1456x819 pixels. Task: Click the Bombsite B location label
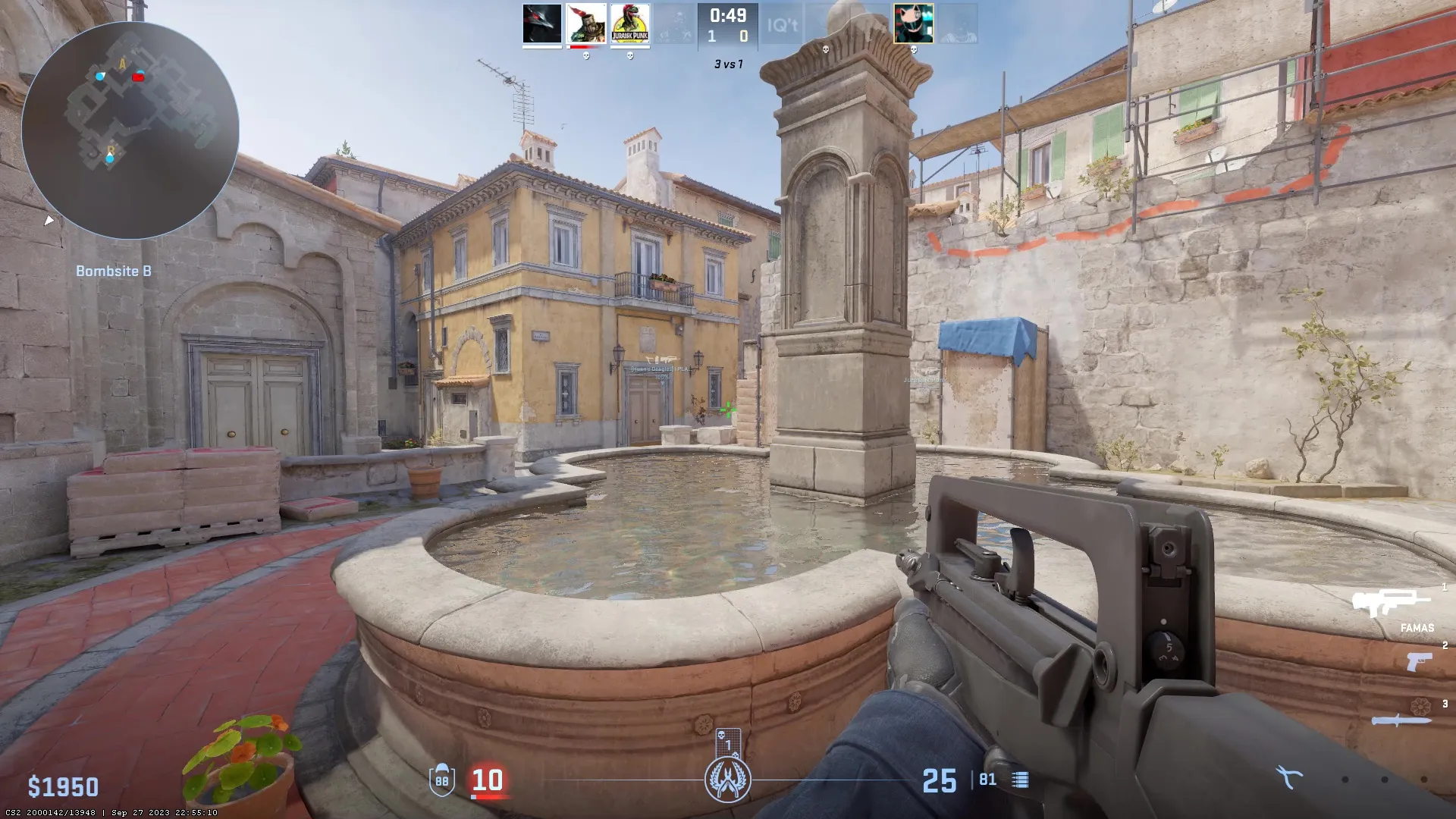pos(114,270)
